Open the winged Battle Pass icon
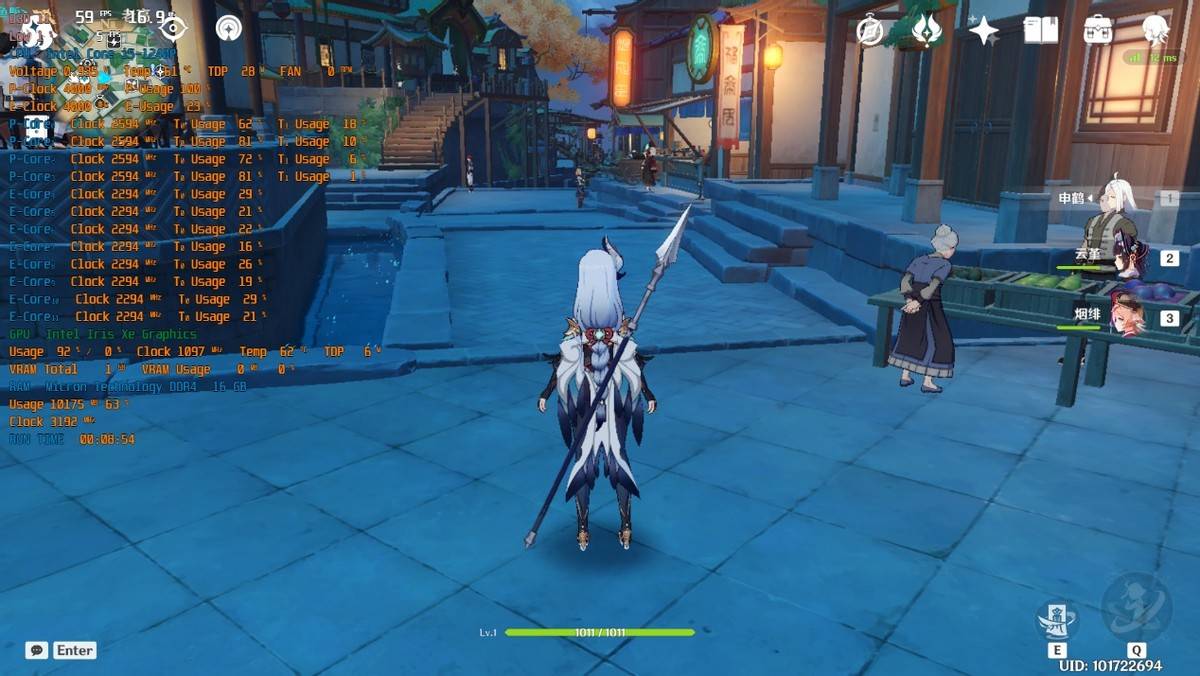This screenshot has height=676, width=1200. tap(927, 31)
